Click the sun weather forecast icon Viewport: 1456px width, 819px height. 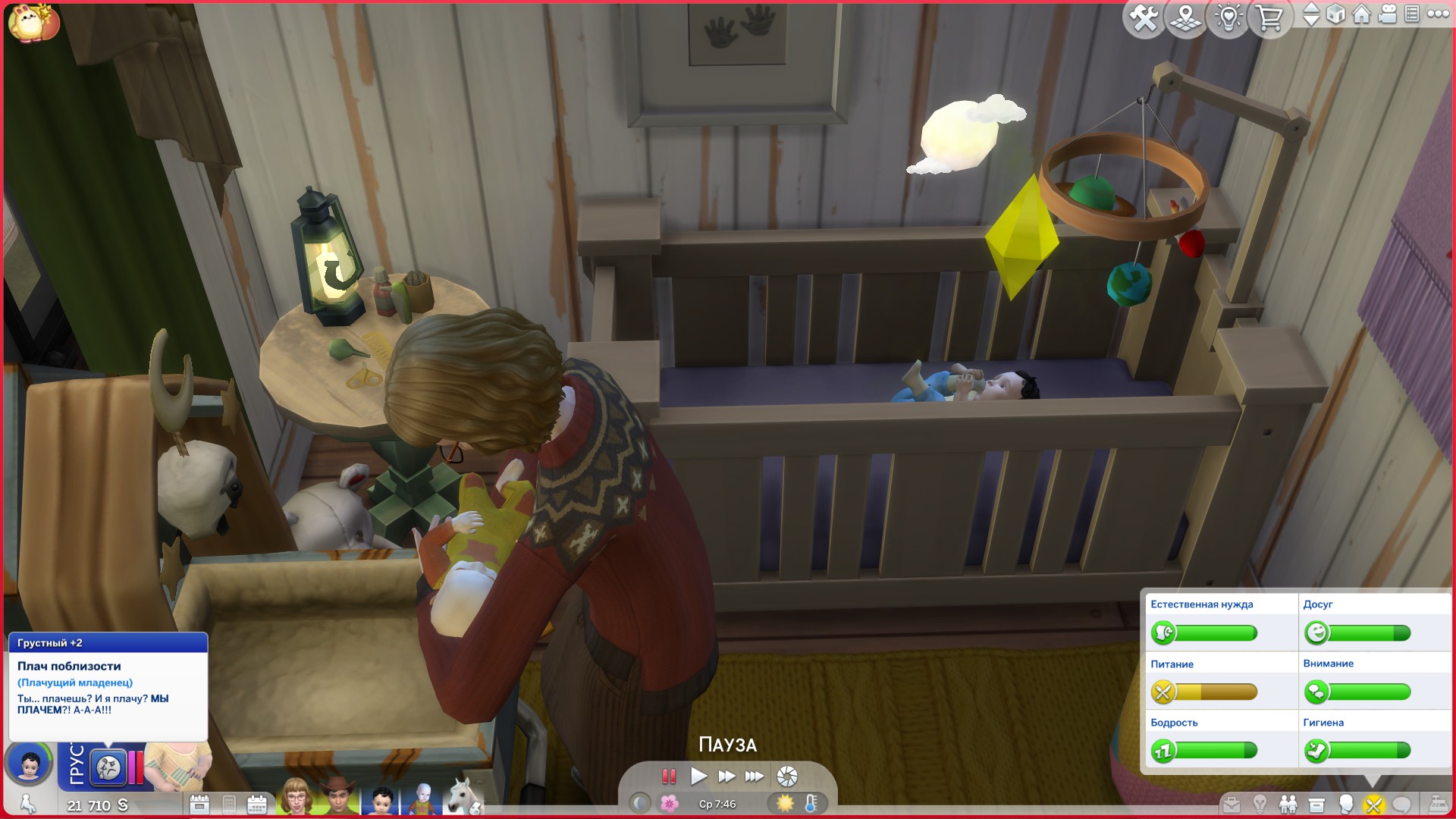pyautogui.click(x=785, y=803)
